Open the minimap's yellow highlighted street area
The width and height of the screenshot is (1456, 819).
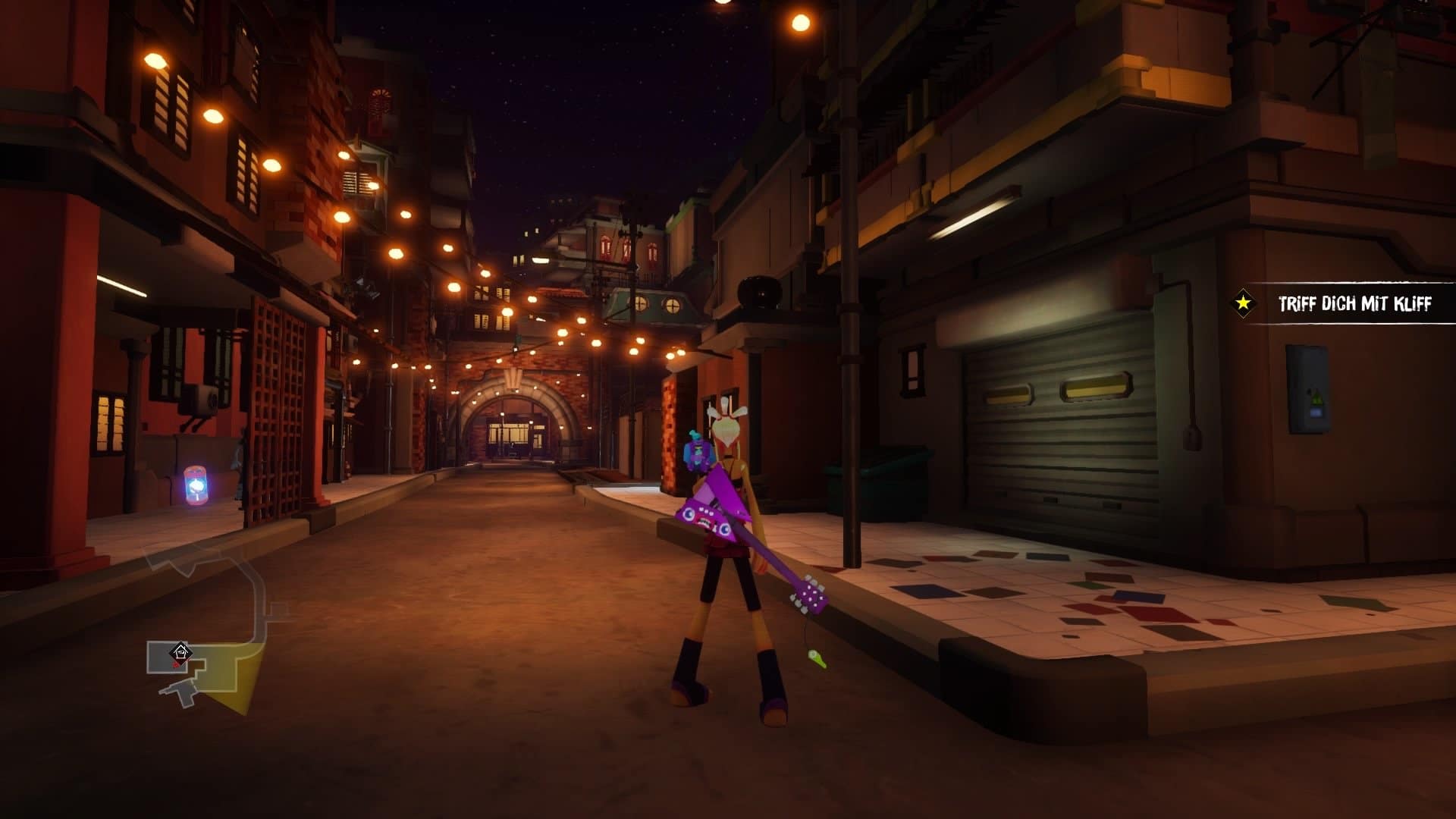[236, 677]
